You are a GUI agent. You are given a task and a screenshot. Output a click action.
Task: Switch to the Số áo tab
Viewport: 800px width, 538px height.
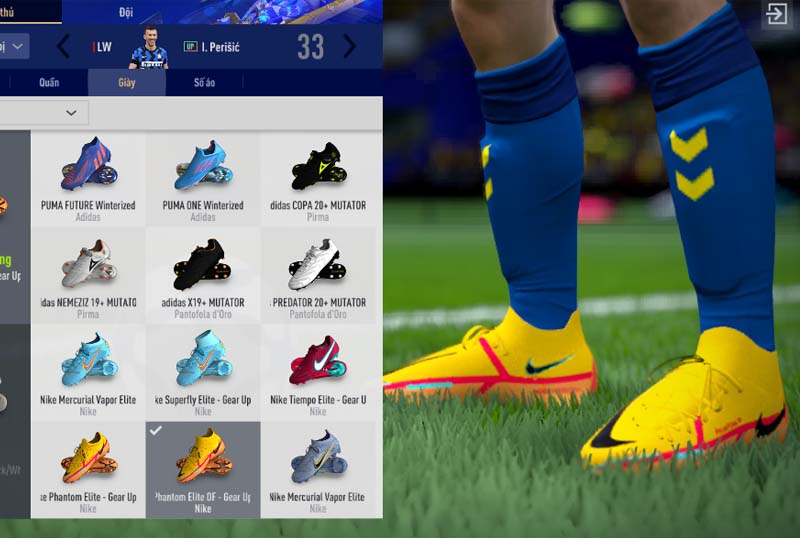[x=203, y=83]
